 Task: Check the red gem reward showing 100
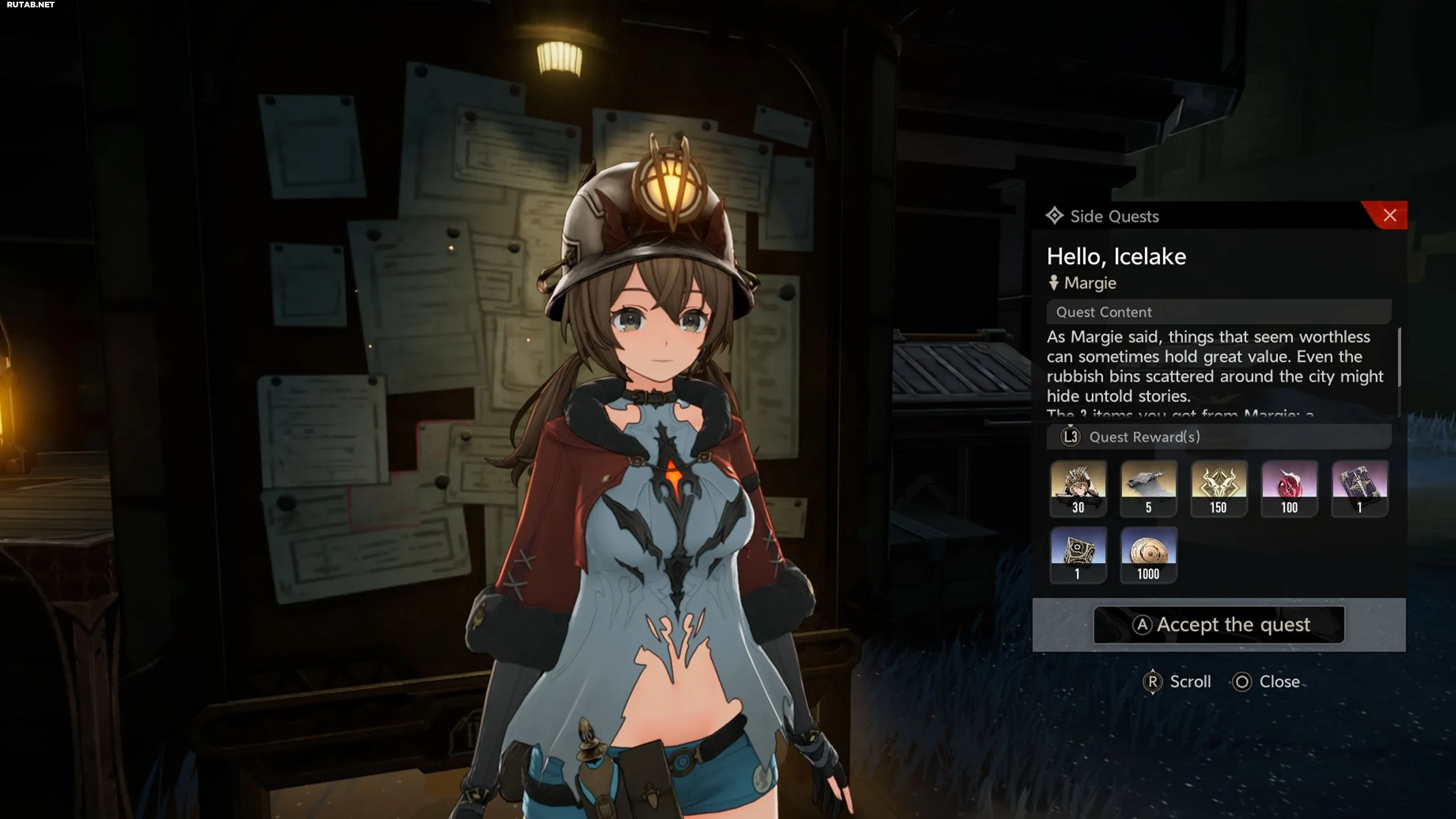(1289, 488)
